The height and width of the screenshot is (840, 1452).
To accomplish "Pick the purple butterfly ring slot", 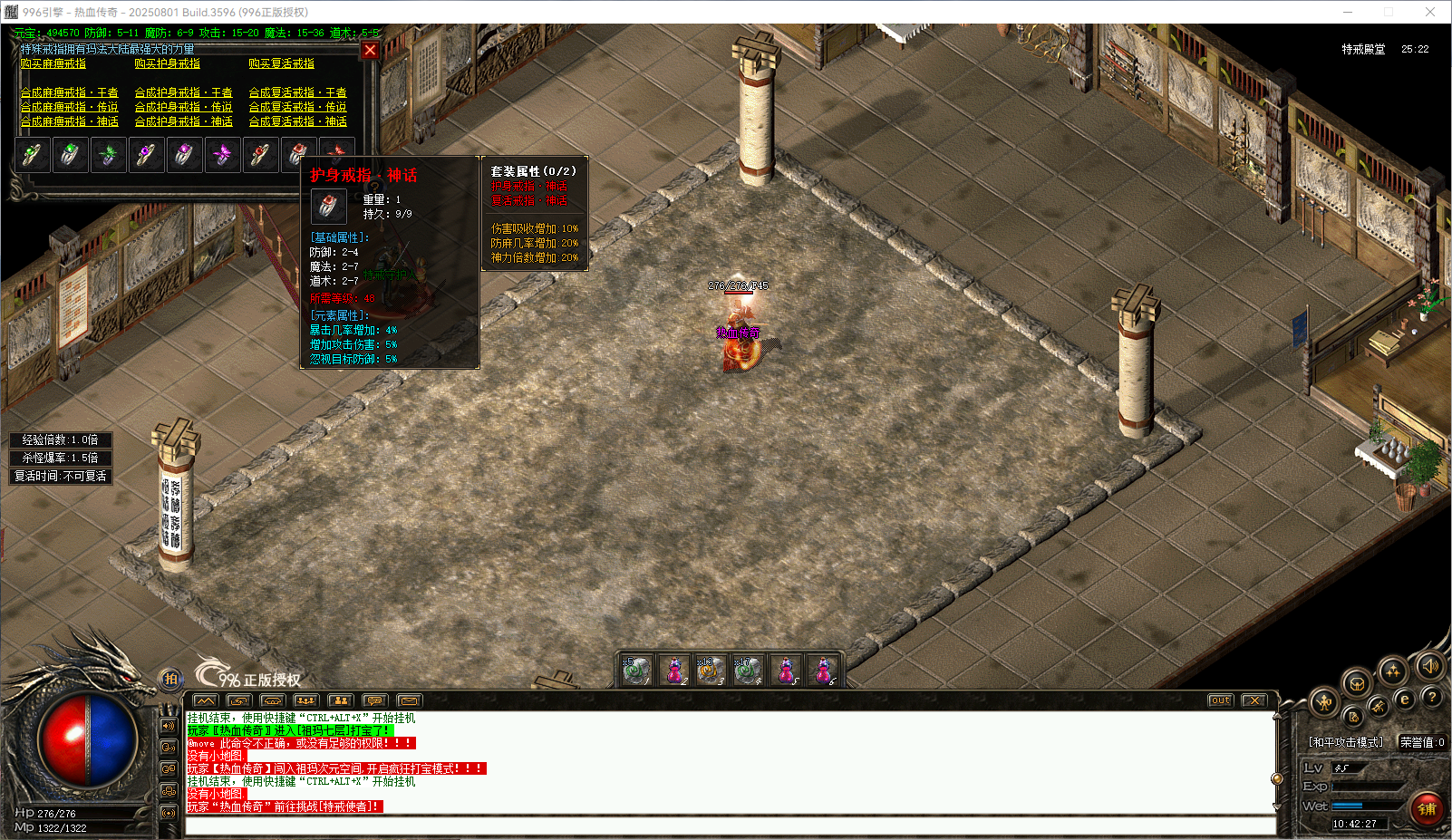I will tap(222, 155).
